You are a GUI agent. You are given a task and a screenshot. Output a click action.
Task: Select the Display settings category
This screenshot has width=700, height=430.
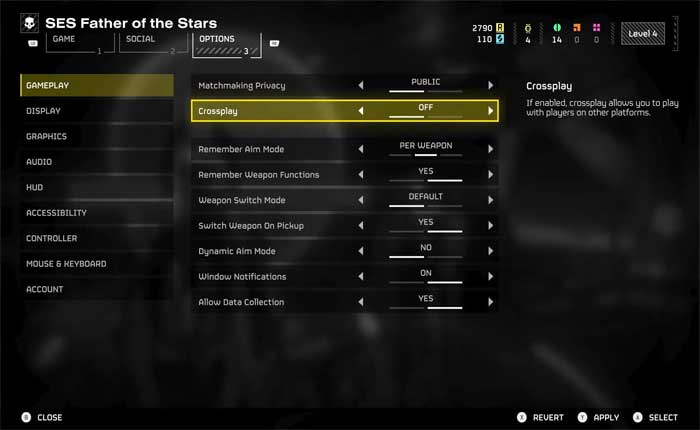click(44, 111)
